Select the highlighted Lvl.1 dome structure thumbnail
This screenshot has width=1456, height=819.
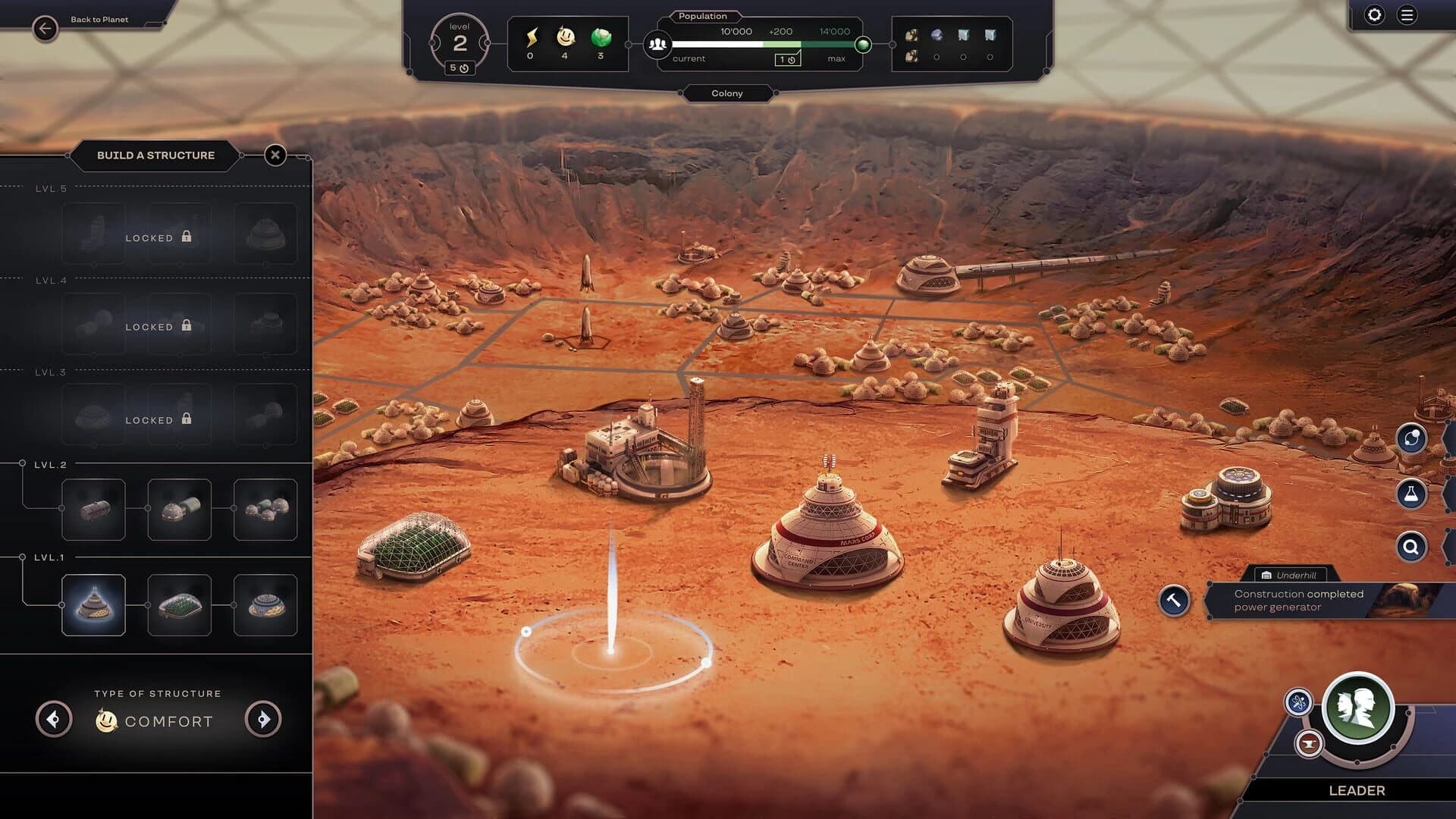pyautogui.click(x=93, y=604)
